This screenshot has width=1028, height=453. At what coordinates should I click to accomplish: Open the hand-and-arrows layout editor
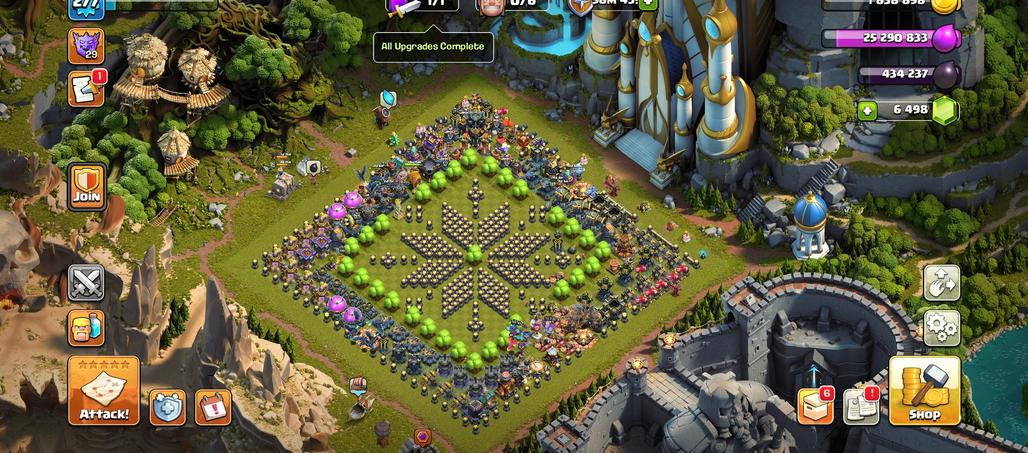[941, 283]
